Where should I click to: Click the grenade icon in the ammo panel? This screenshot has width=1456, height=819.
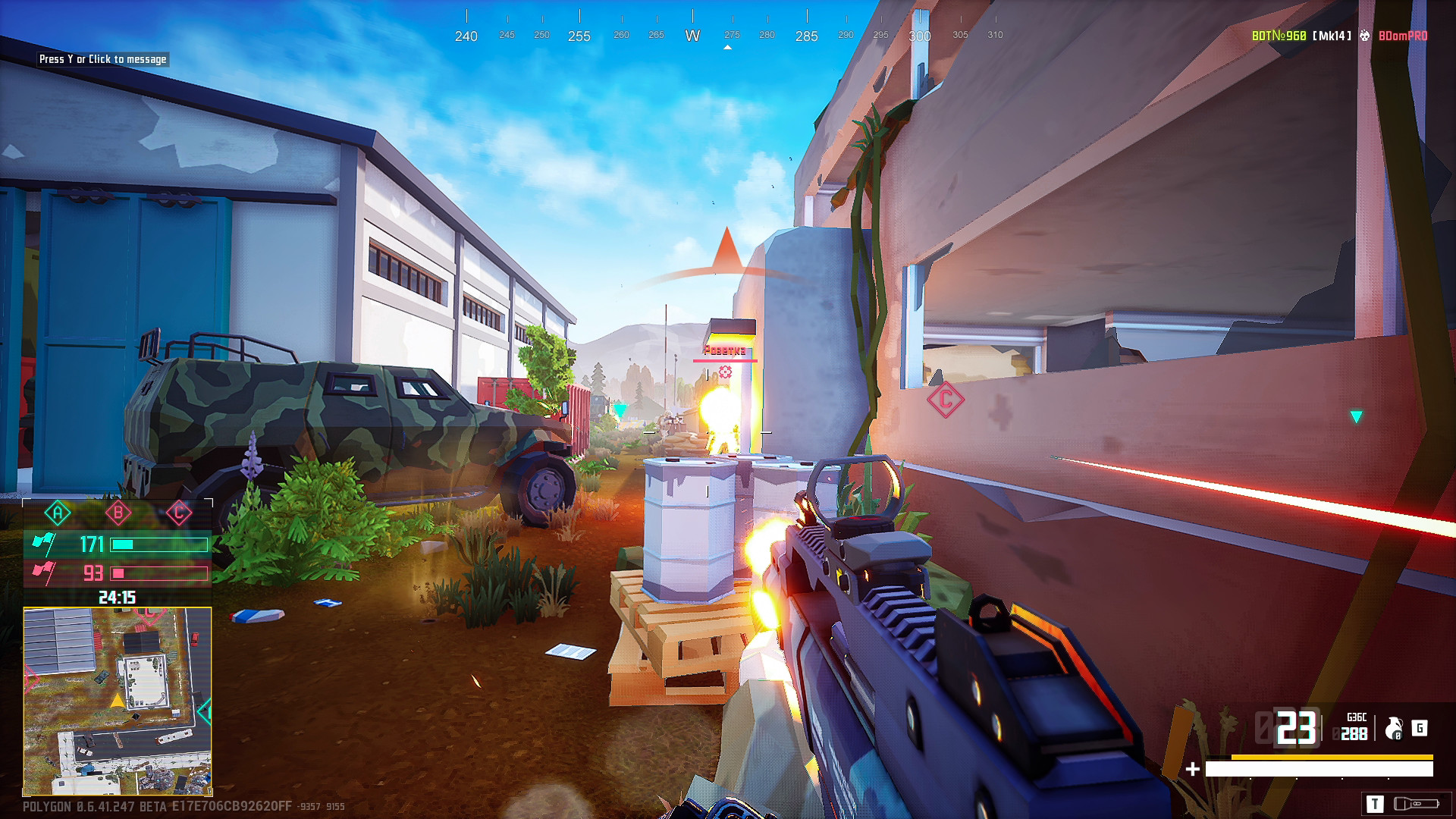pos(1393,730)
